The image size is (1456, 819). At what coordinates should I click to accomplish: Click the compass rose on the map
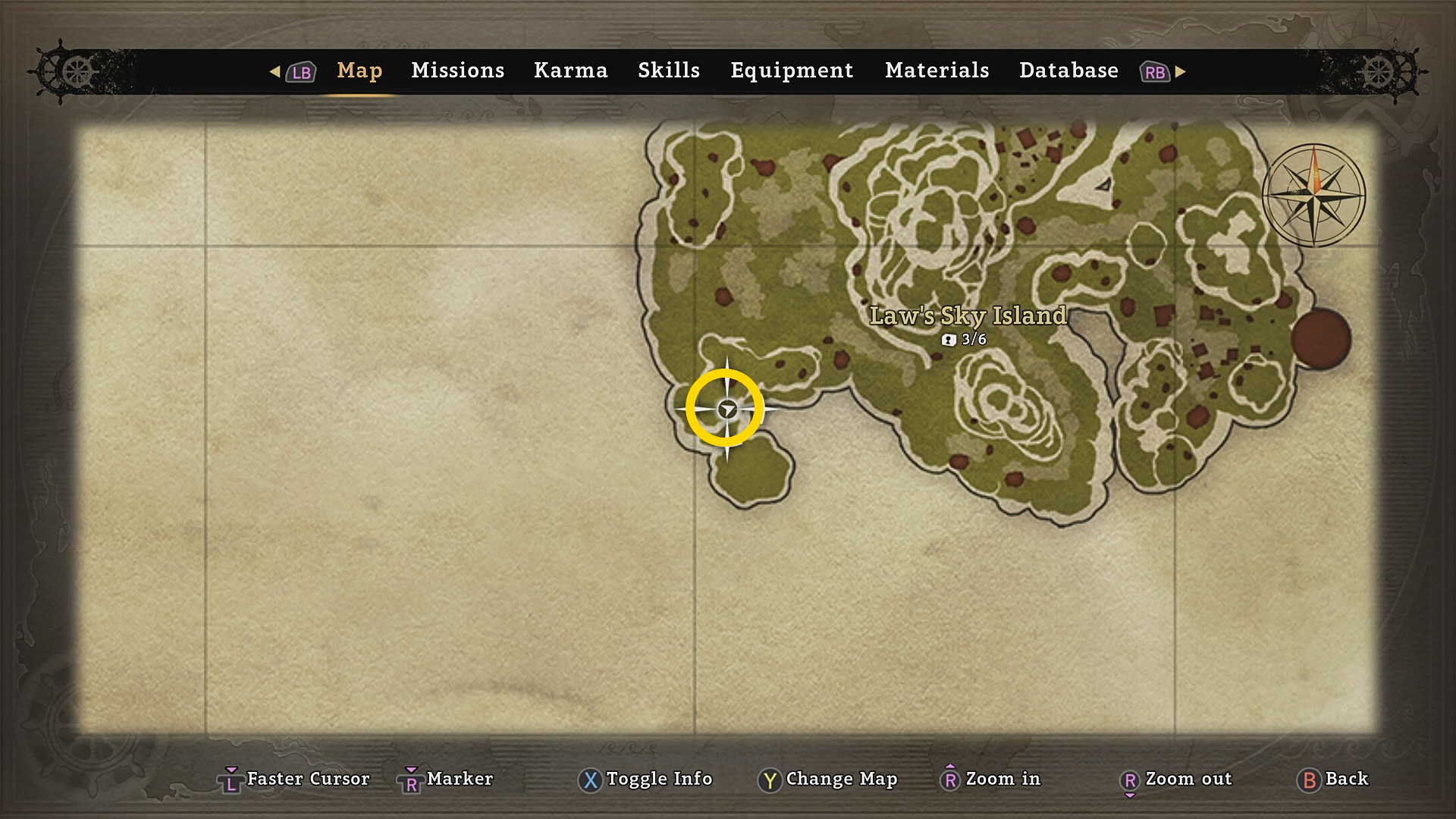pyautogui.click(x=1313, y=195)
